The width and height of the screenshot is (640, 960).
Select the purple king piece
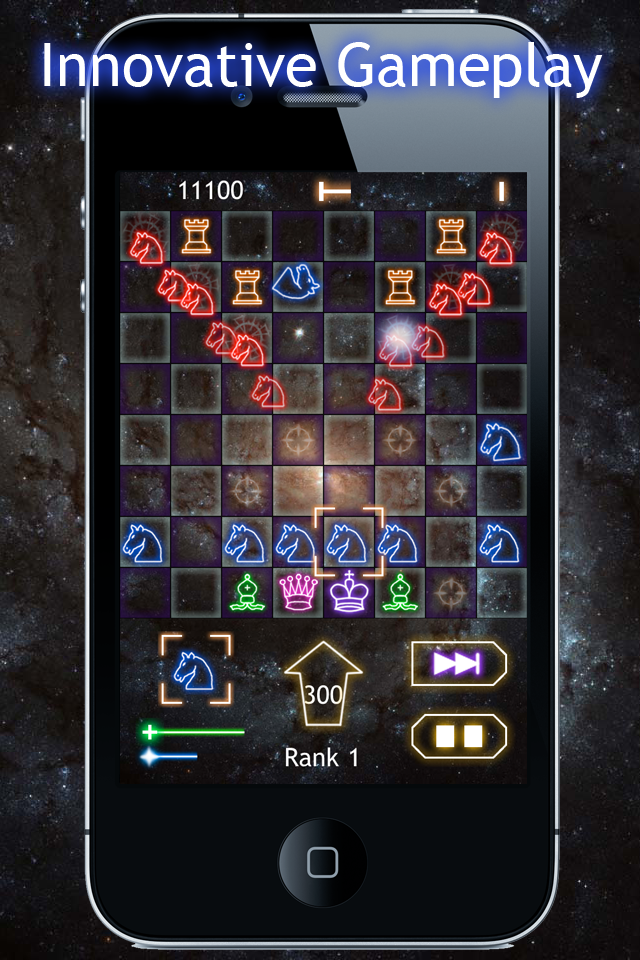[349, 592]
